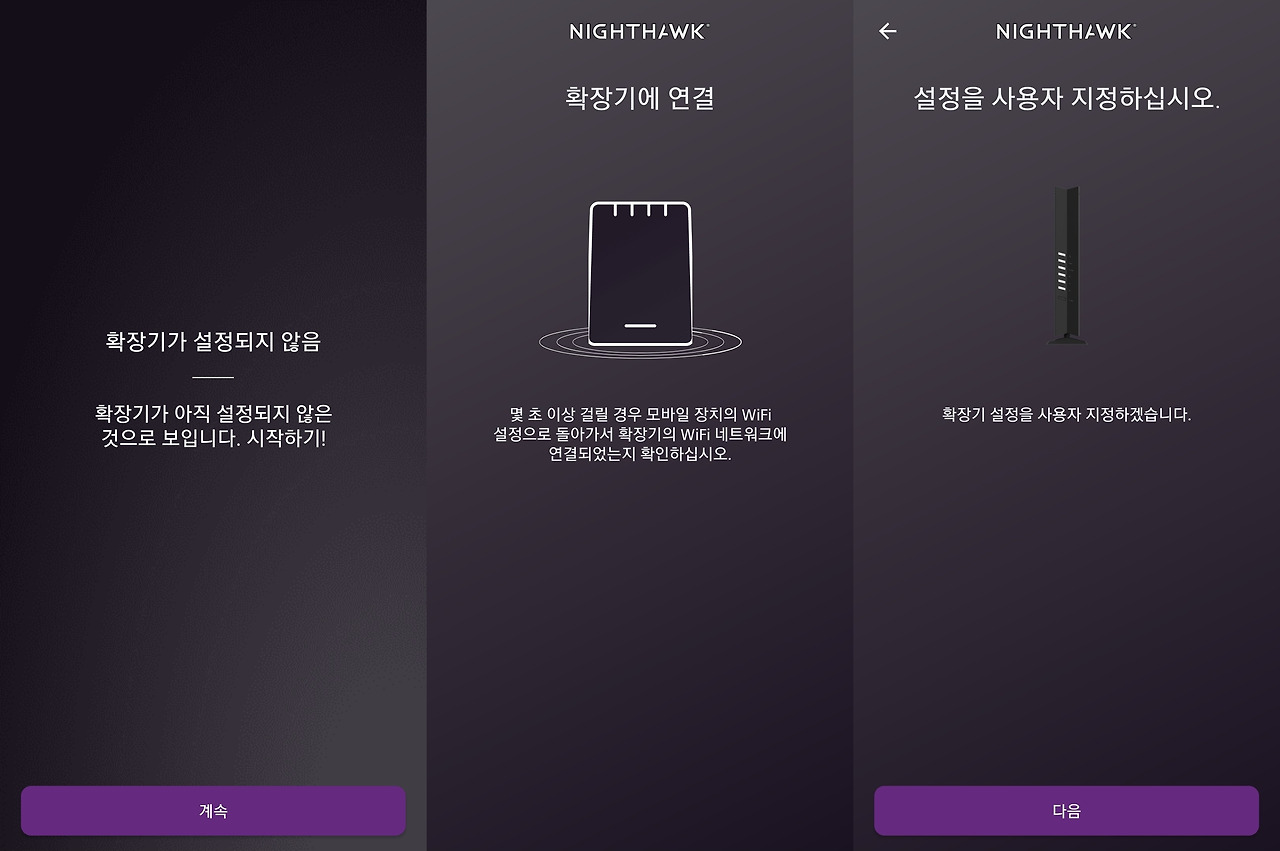The height and width of the screenshot is (851, 1280).
Task: Click the NIGHTHAWK logo on the connection screen
Action: tap(640, 31)
